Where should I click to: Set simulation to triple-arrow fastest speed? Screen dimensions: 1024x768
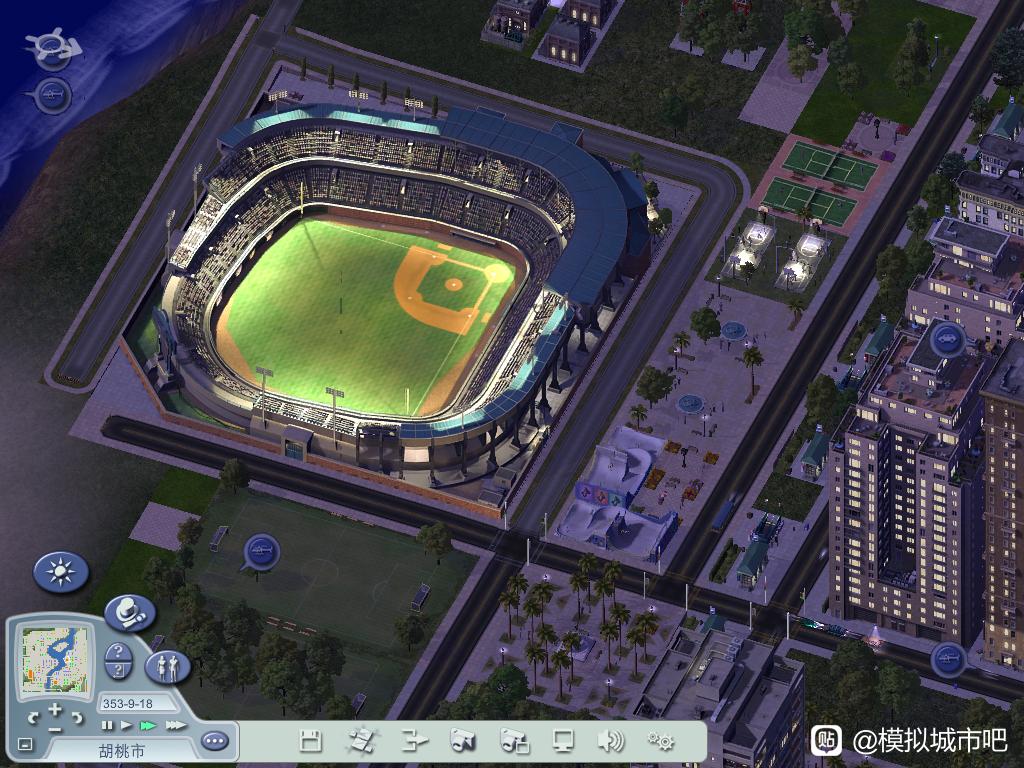click(175, 725)
